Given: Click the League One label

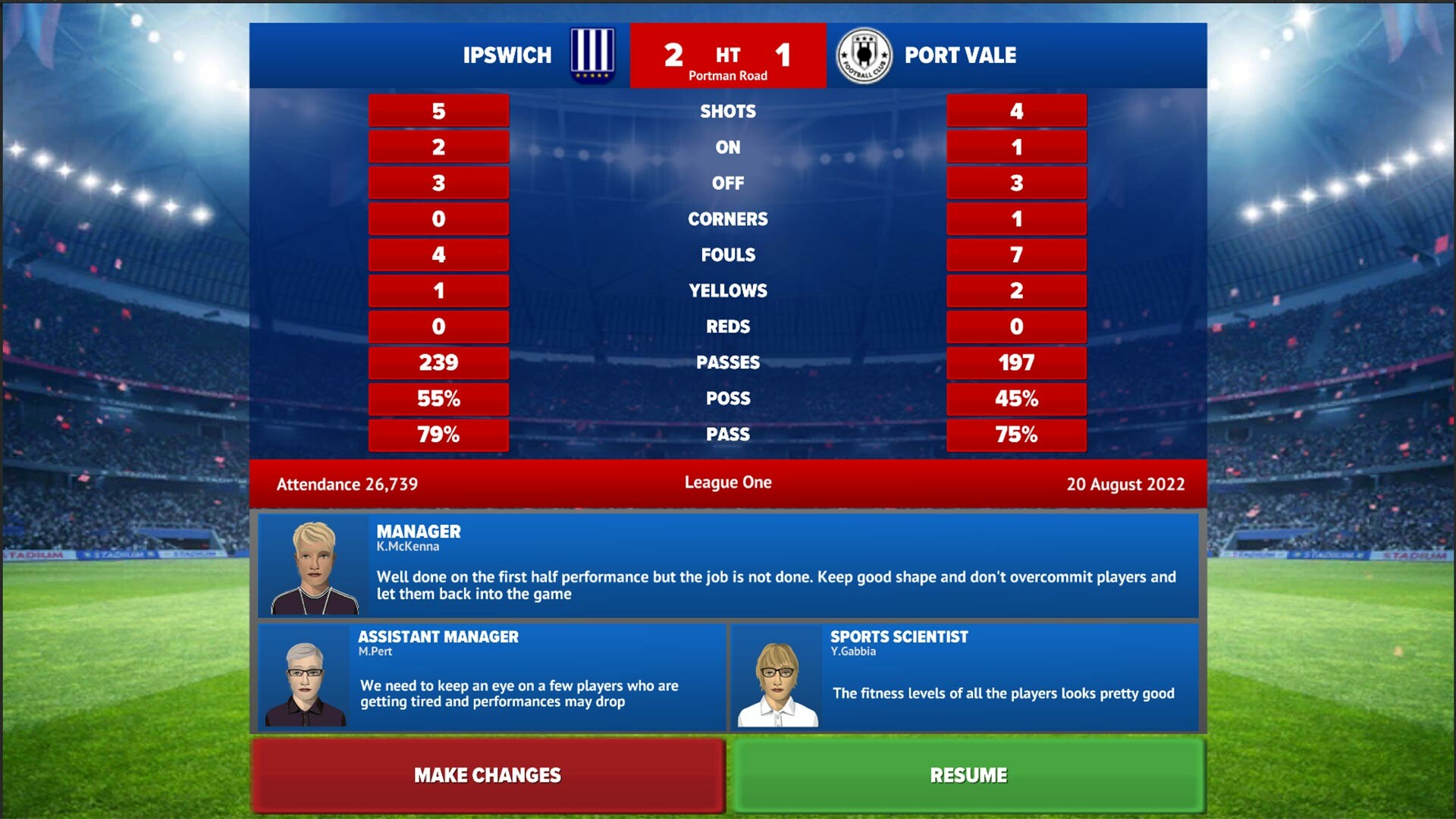Looking at the screenshot, I should 728,482.
